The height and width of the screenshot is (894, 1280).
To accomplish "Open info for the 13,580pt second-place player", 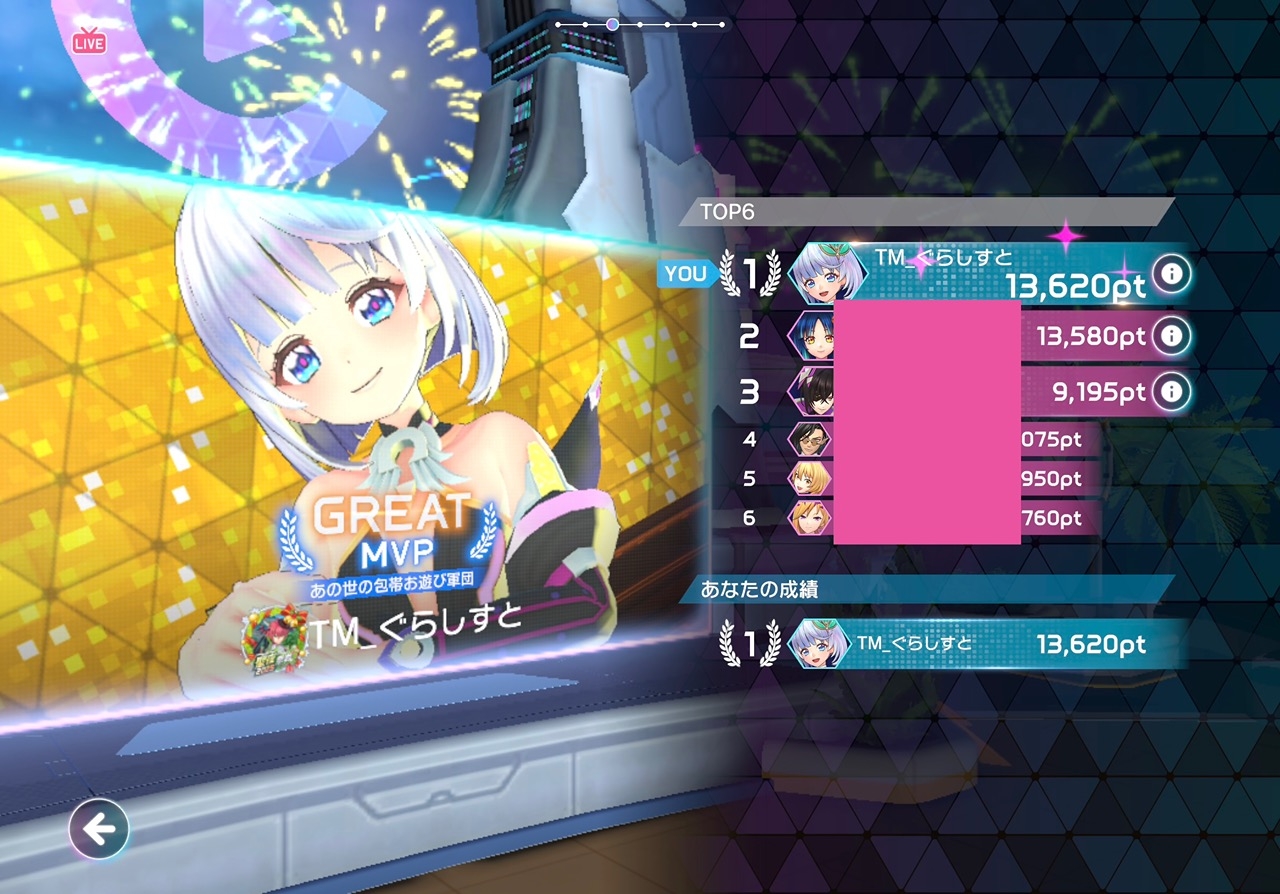I will (x=1171, y=336).
